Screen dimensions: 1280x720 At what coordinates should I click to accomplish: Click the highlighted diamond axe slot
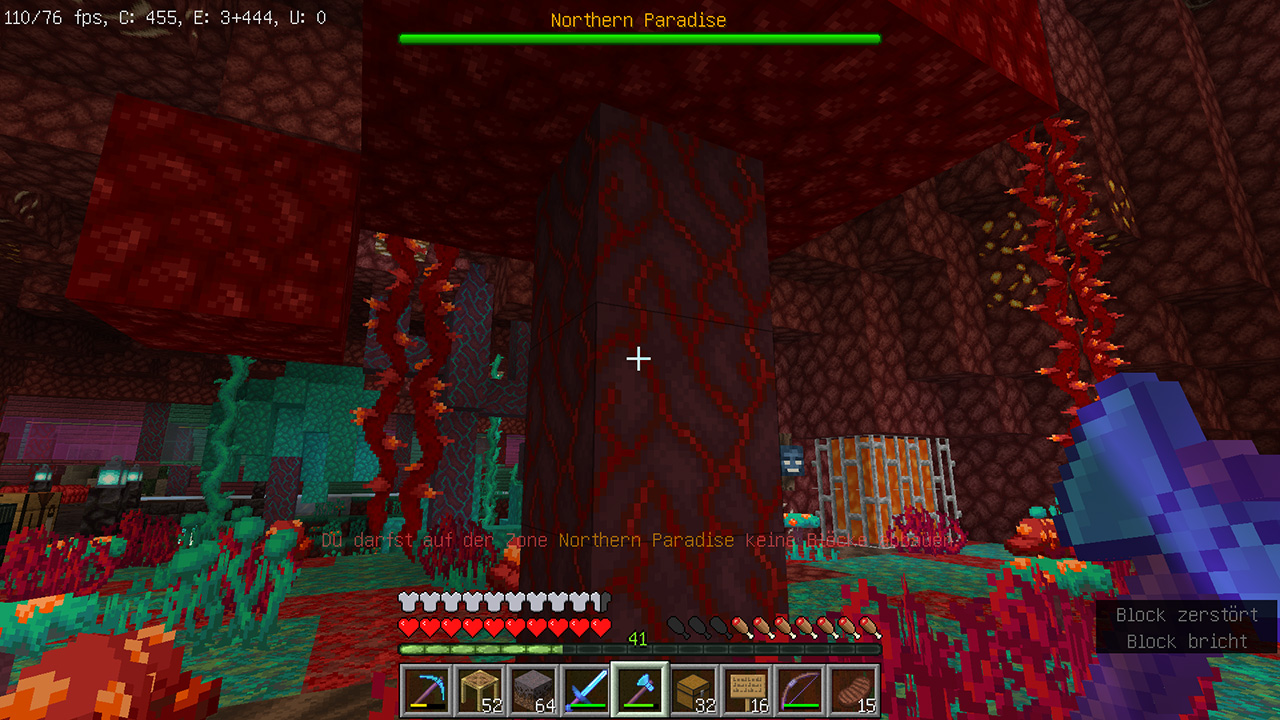(640, 690)
